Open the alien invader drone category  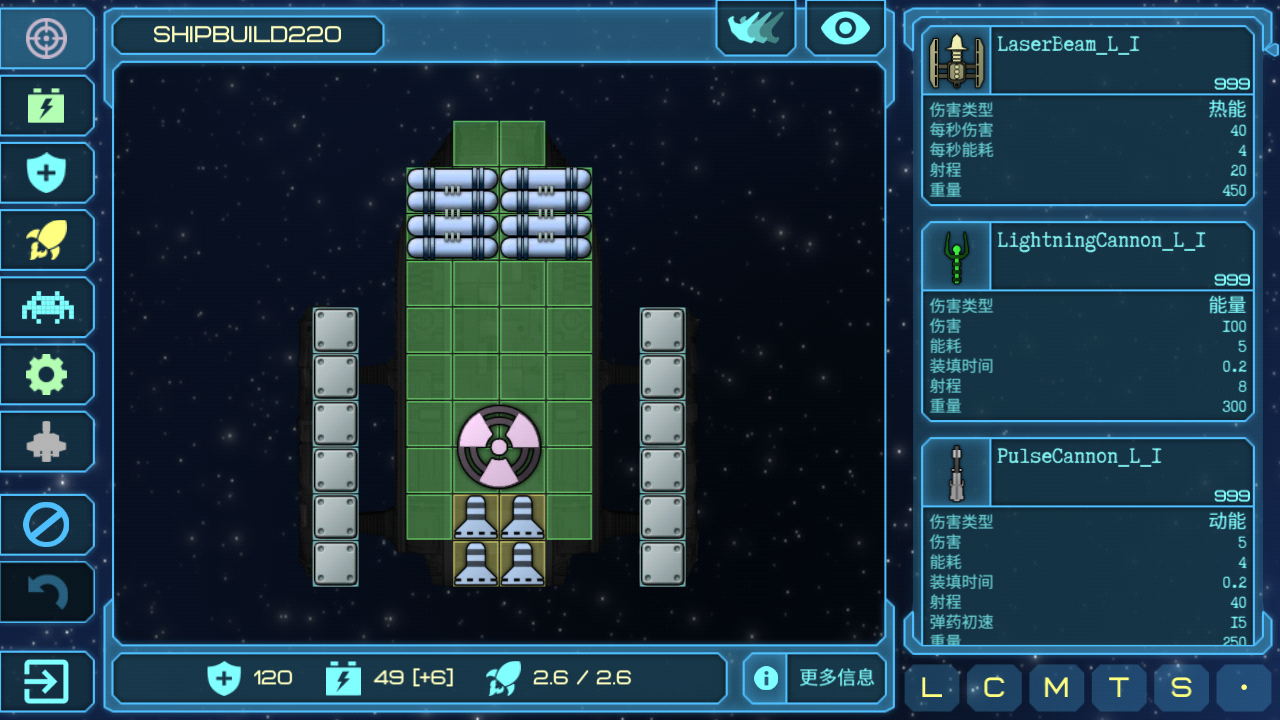click(x=47, y=307)
